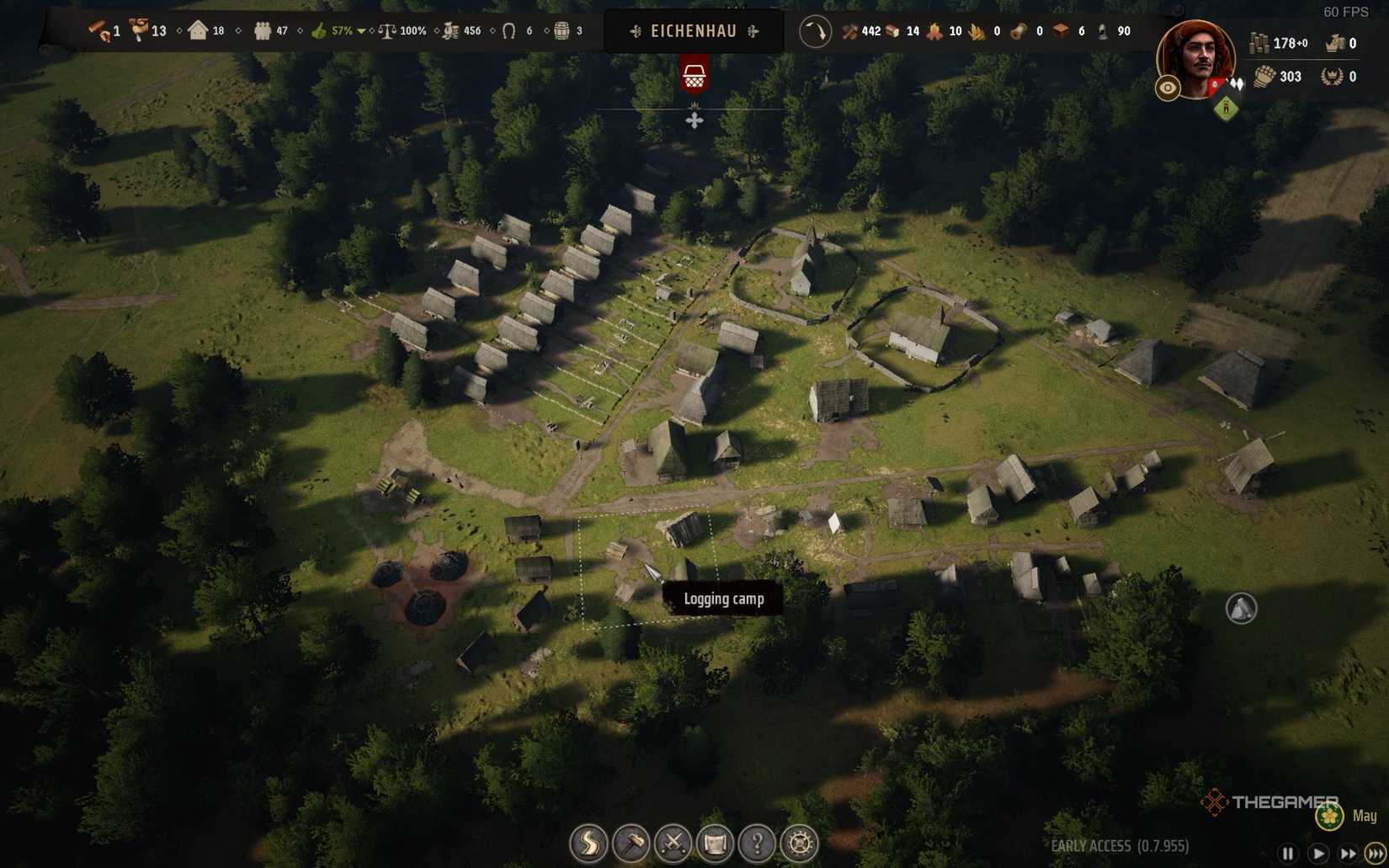This screenshot has width=1389, height=868.
Task: Click the treasury coins icon showing 178
Action: [1260, 43]
